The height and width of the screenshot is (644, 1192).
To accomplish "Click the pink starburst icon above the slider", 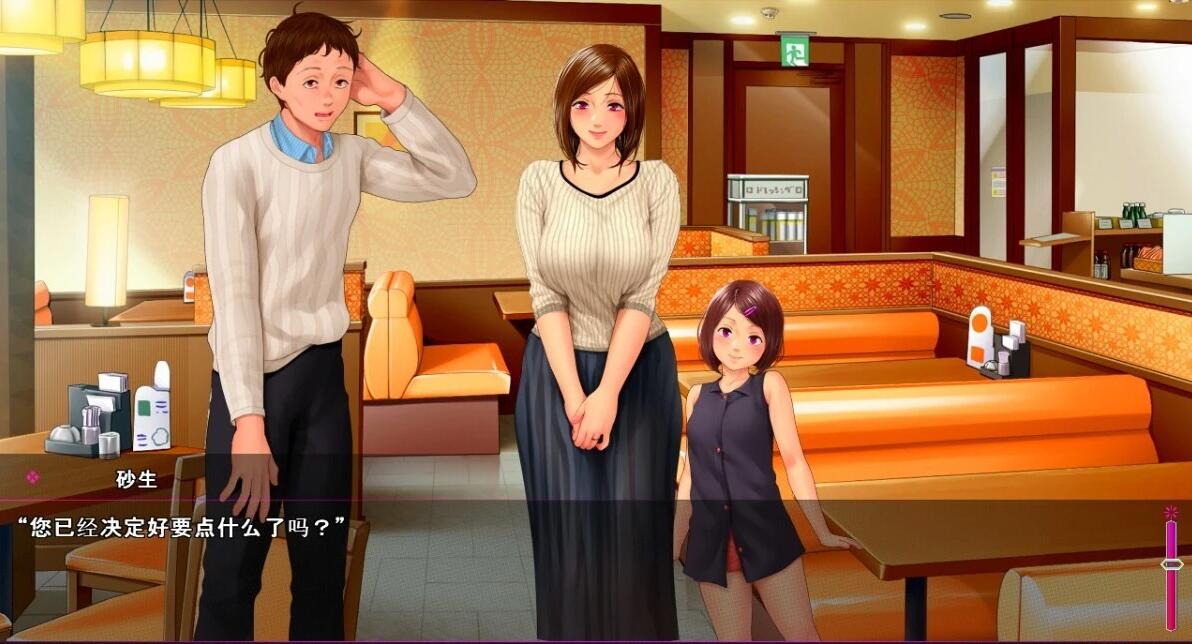I will click(x=1171, y=513).
